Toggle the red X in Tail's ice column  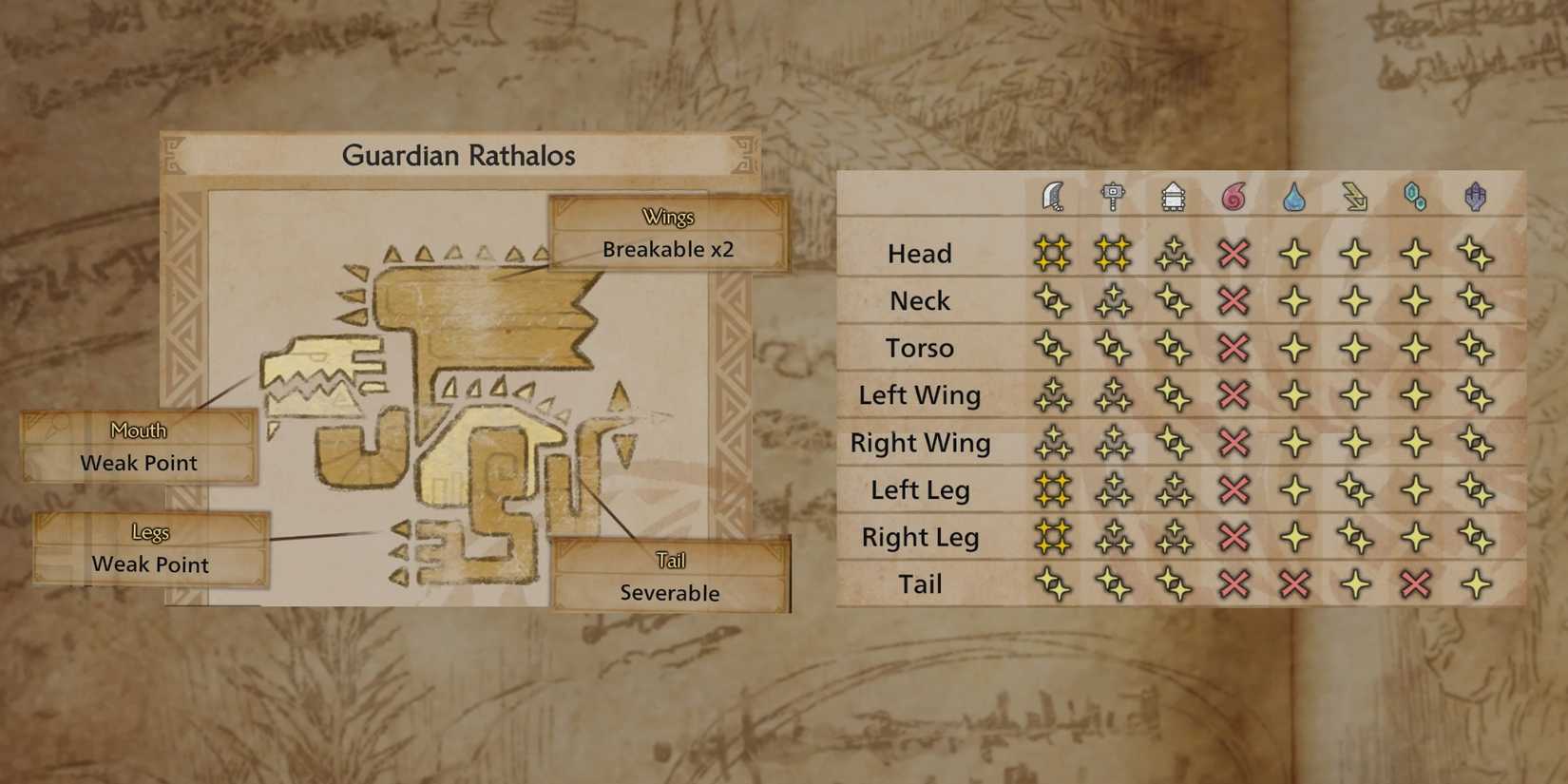click(1416, 584)
